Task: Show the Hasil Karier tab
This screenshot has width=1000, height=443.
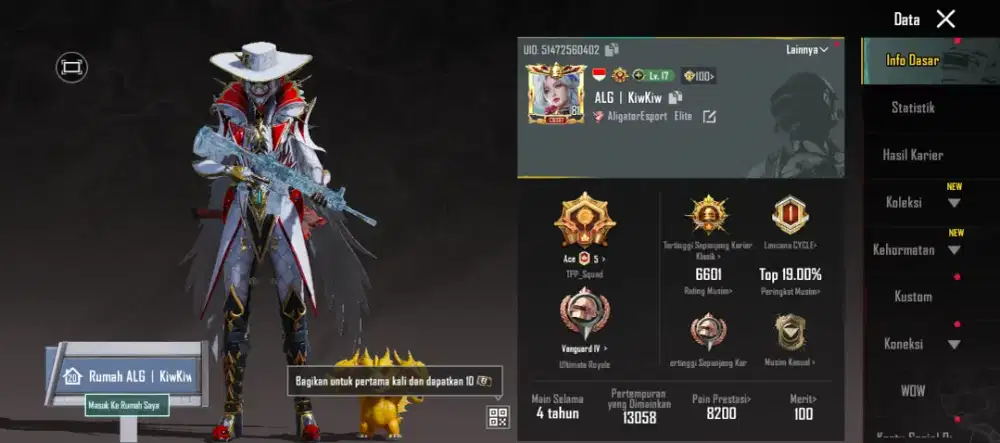Action: point(912,155)
